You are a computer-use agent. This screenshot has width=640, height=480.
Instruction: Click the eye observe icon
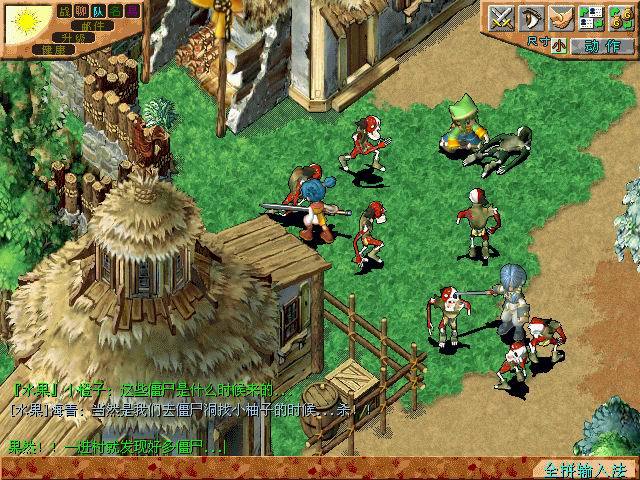point(531,18)
